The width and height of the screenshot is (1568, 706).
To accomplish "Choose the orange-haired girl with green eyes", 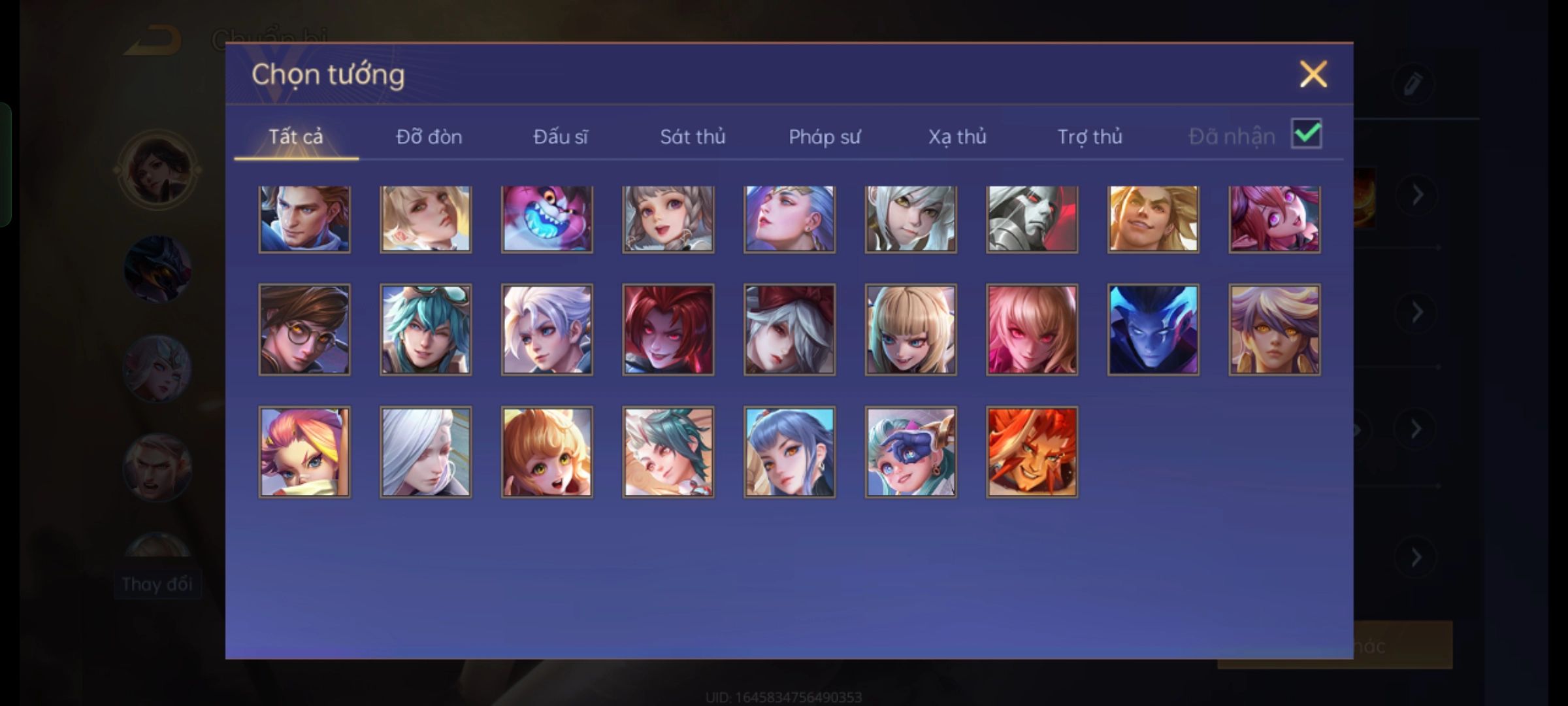I will 547,452.
